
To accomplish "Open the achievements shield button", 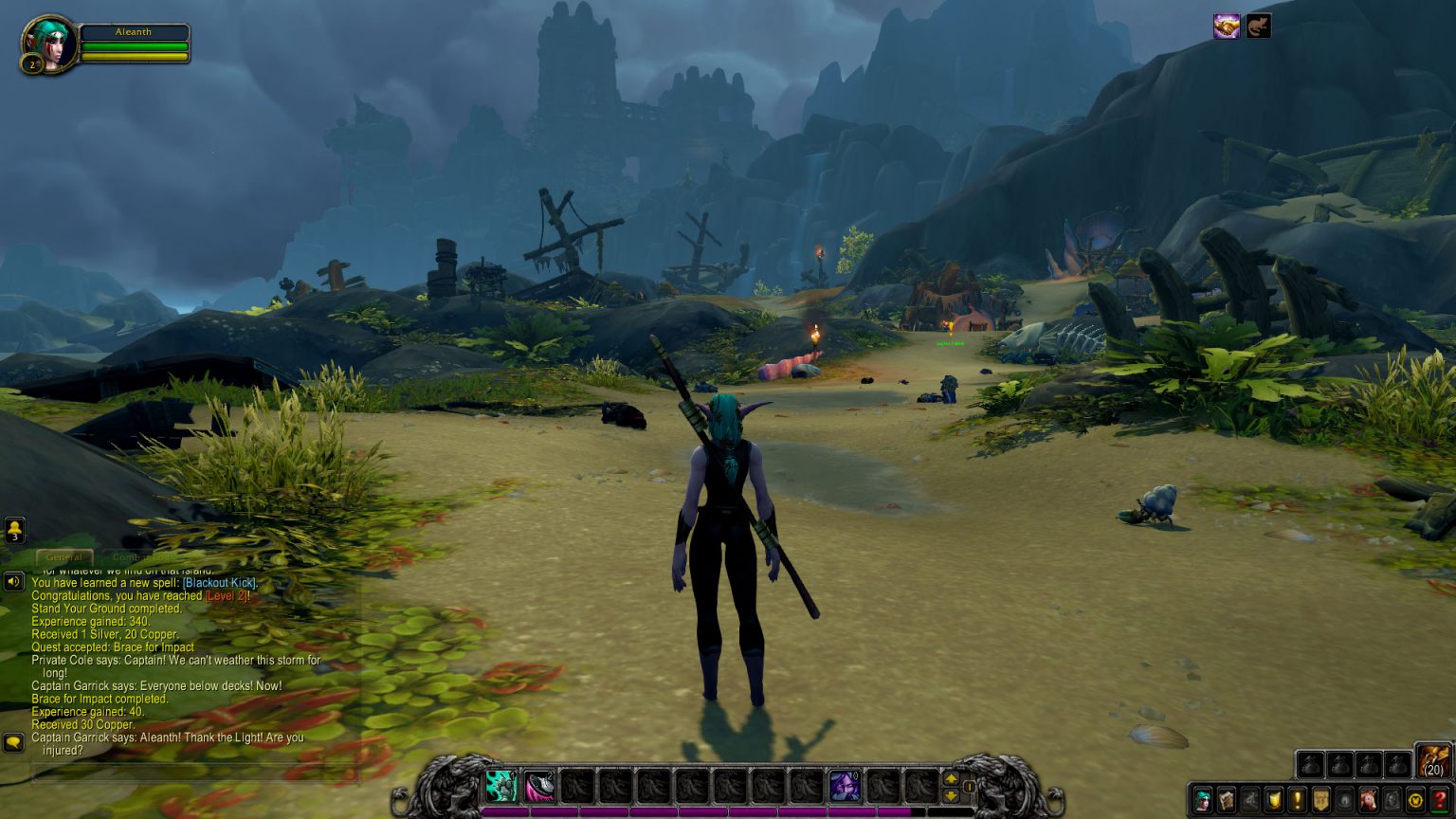I will (x=1274, y=799).
